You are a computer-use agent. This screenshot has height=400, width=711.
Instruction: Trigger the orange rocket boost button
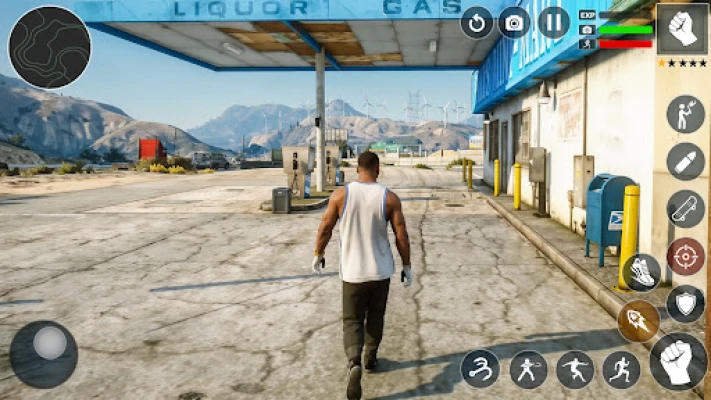pyautogui.click(x=638, y=321)
